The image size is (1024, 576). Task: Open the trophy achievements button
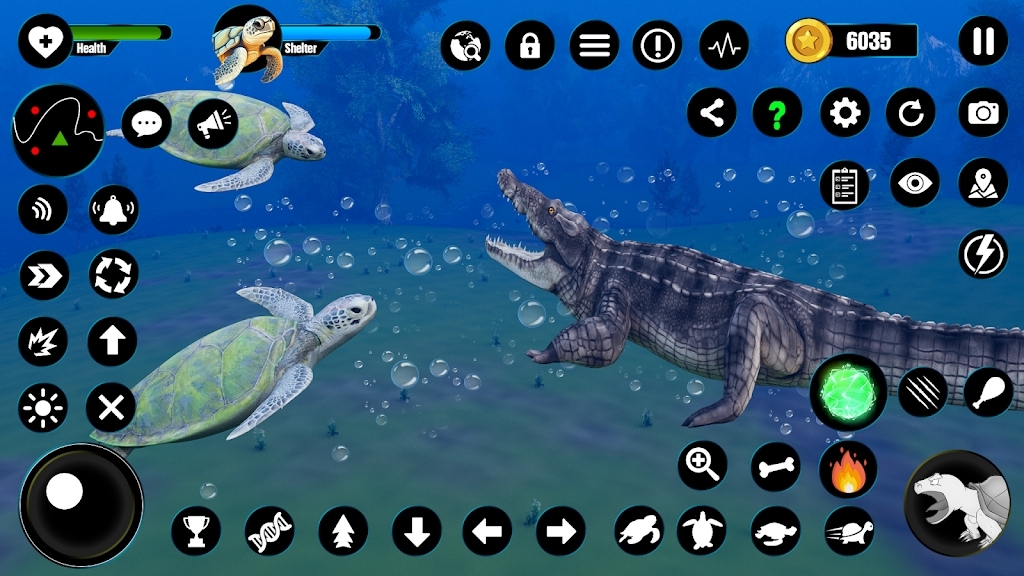[x=196, y=530]
